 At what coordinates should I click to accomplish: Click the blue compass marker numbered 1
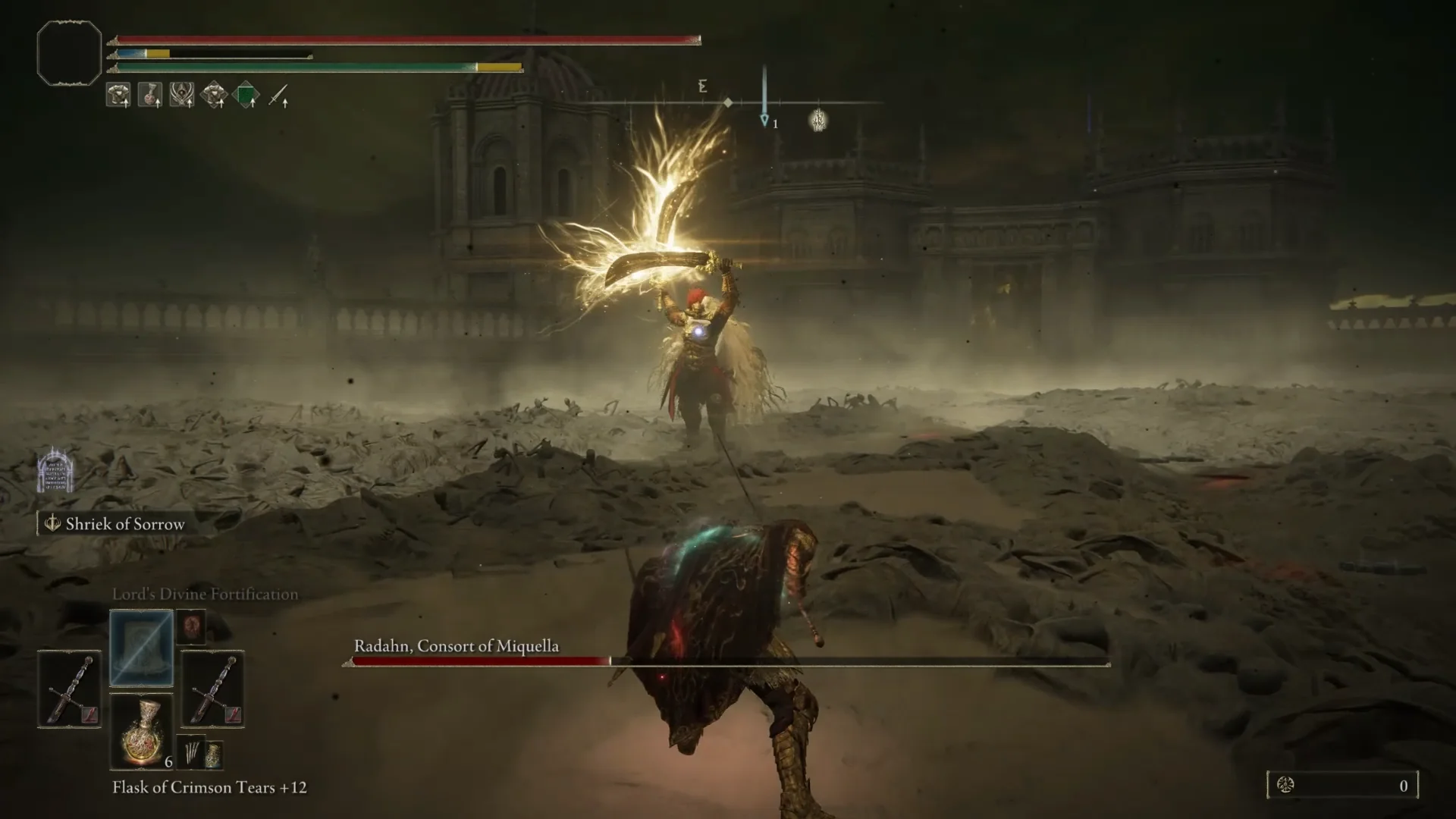point(765,121)
